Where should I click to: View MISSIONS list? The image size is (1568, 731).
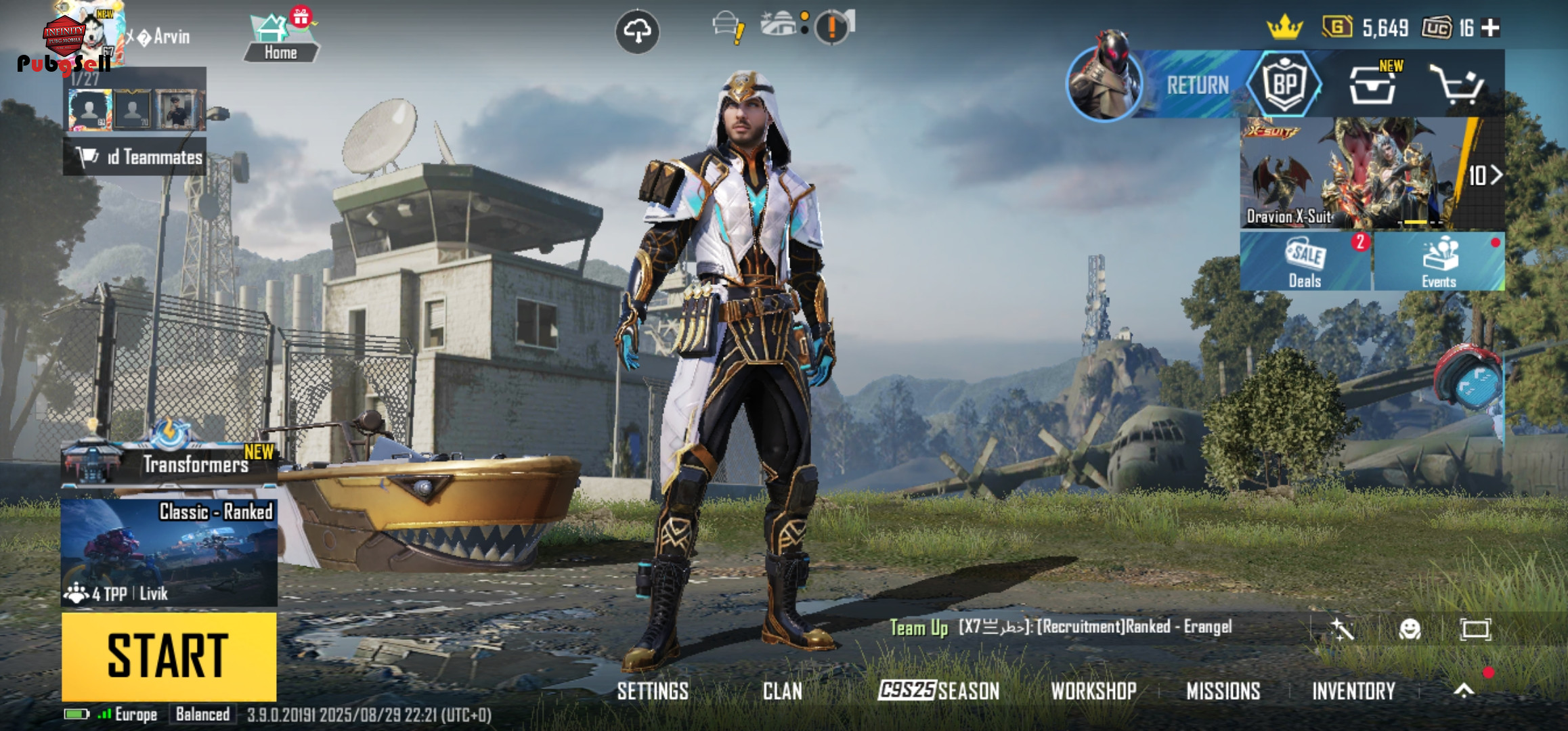[1223, 690]
